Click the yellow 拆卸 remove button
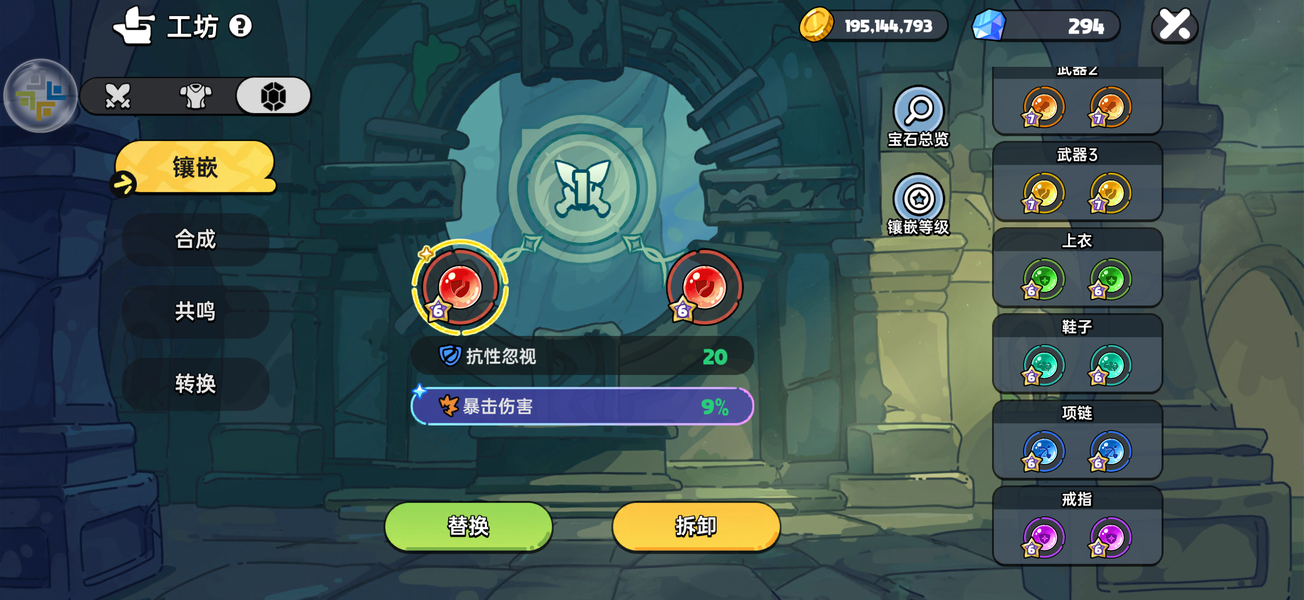The image size is (1304, 600). [696, 526]
